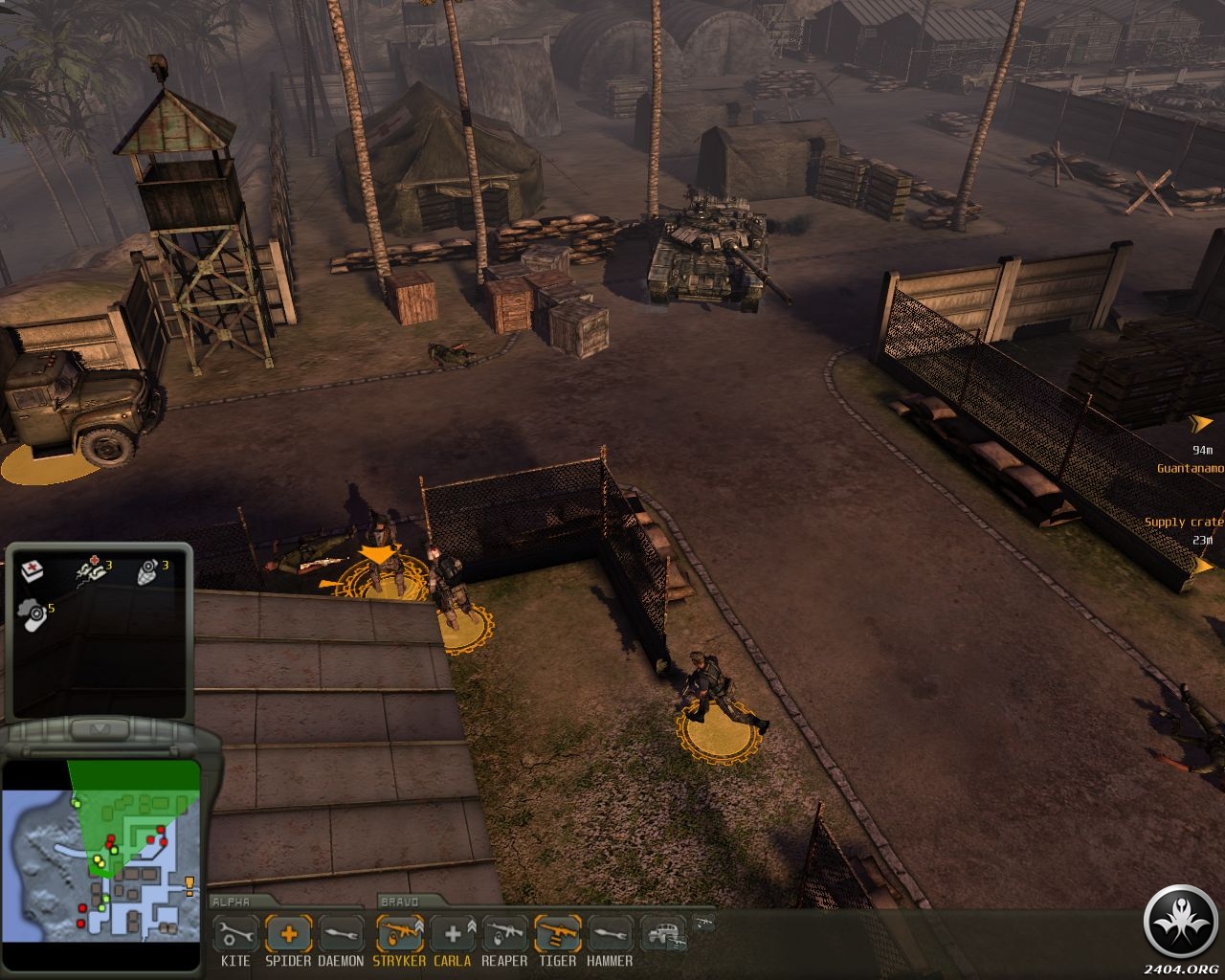The image size is (1225, 980).
Task: Click the Guantanamo objective marker
Action: (x=1200, y=422)
